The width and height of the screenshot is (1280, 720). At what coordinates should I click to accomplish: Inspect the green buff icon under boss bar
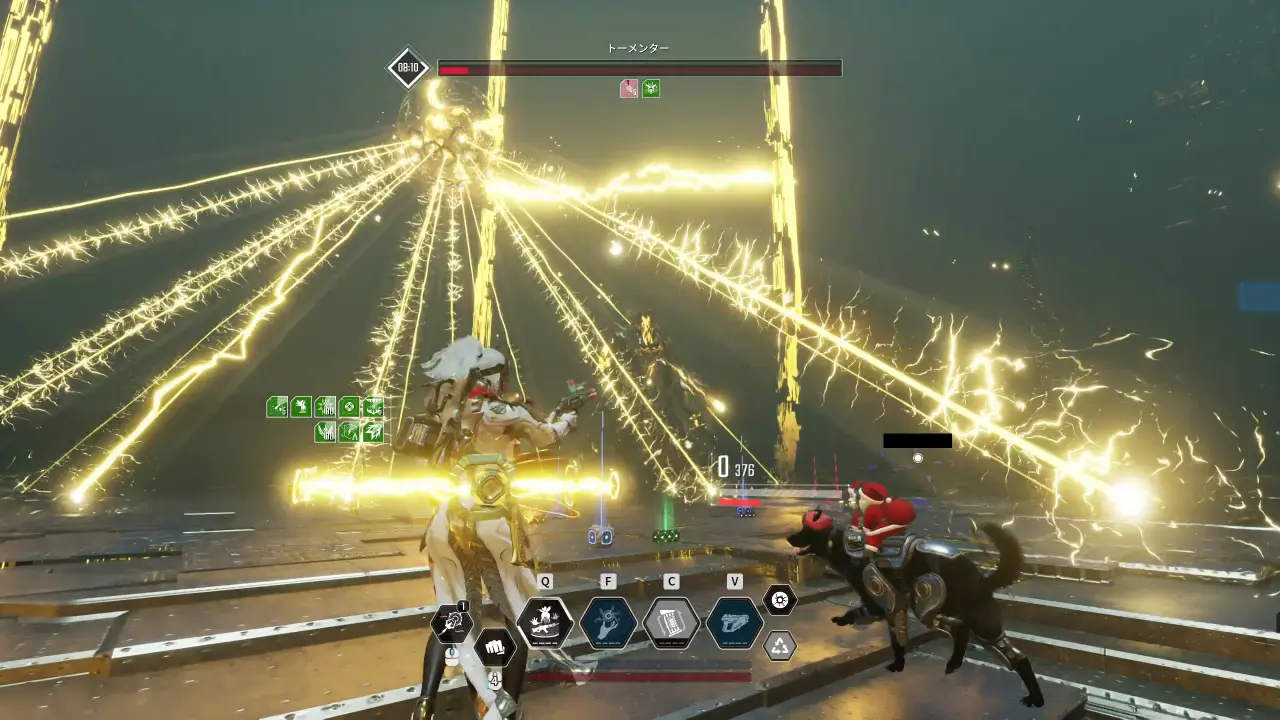(651, 89)
